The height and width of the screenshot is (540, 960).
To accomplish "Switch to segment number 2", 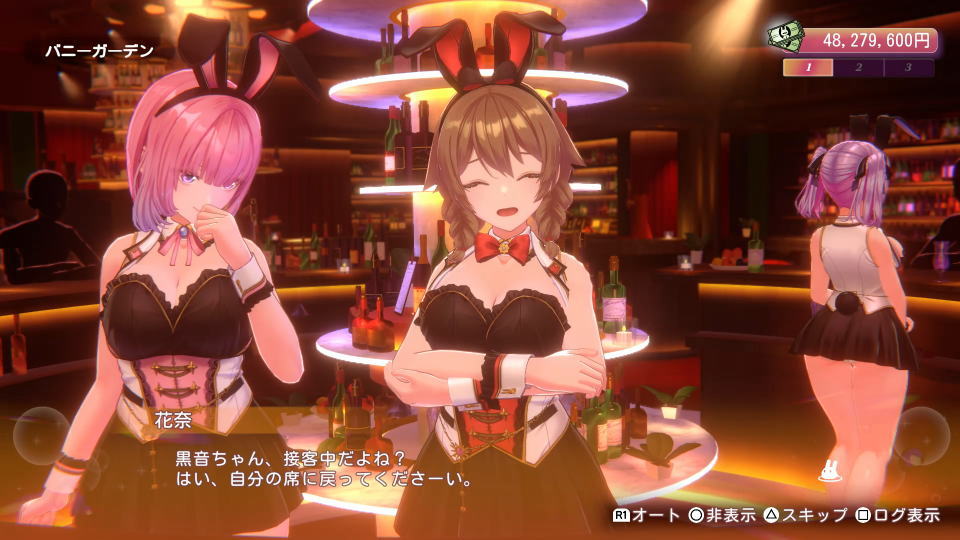I will click(859, 68).
